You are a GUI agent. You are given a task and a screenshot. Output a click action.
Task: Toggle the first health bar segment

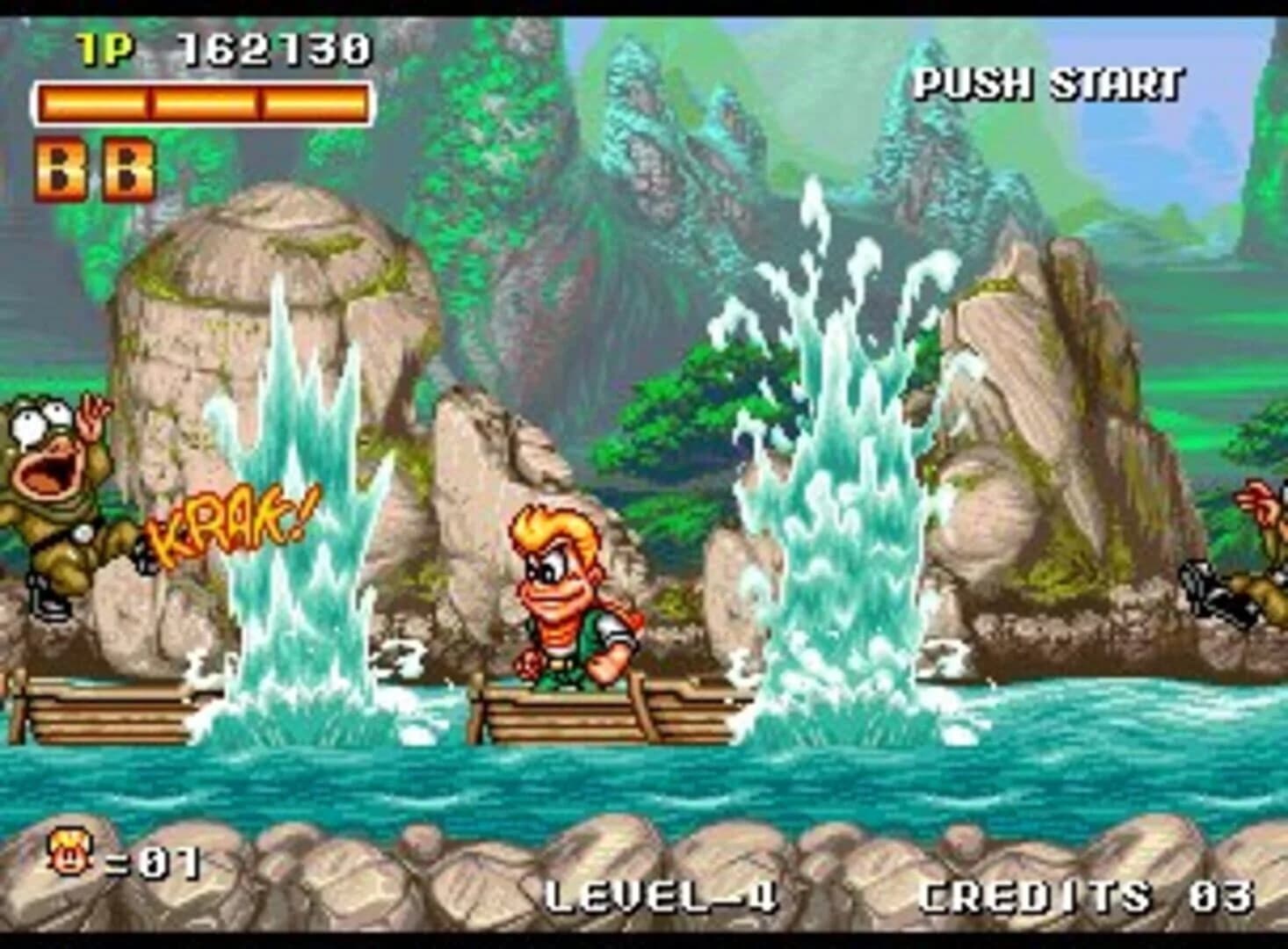pos(92,103)
